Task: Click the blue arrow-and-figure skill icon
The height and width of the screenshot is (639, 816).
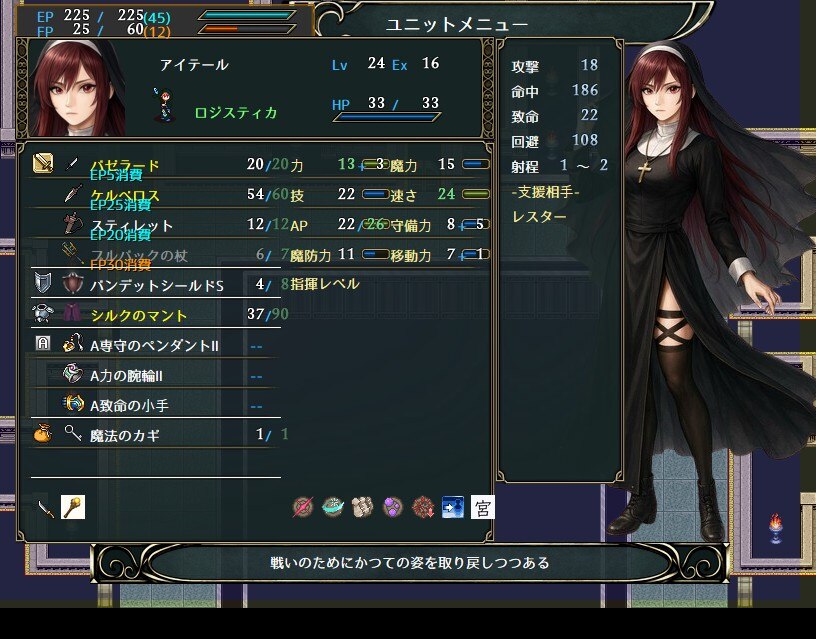Action: 453,507
